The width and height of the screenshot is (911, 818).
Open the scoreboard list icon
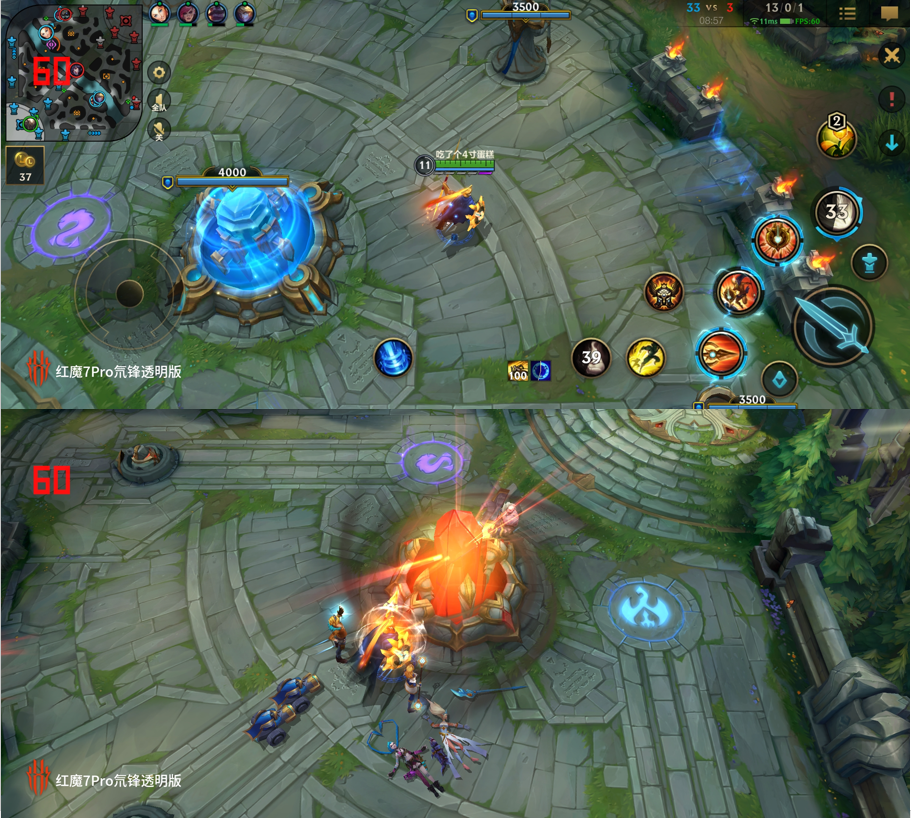click(x=847, y=13)
